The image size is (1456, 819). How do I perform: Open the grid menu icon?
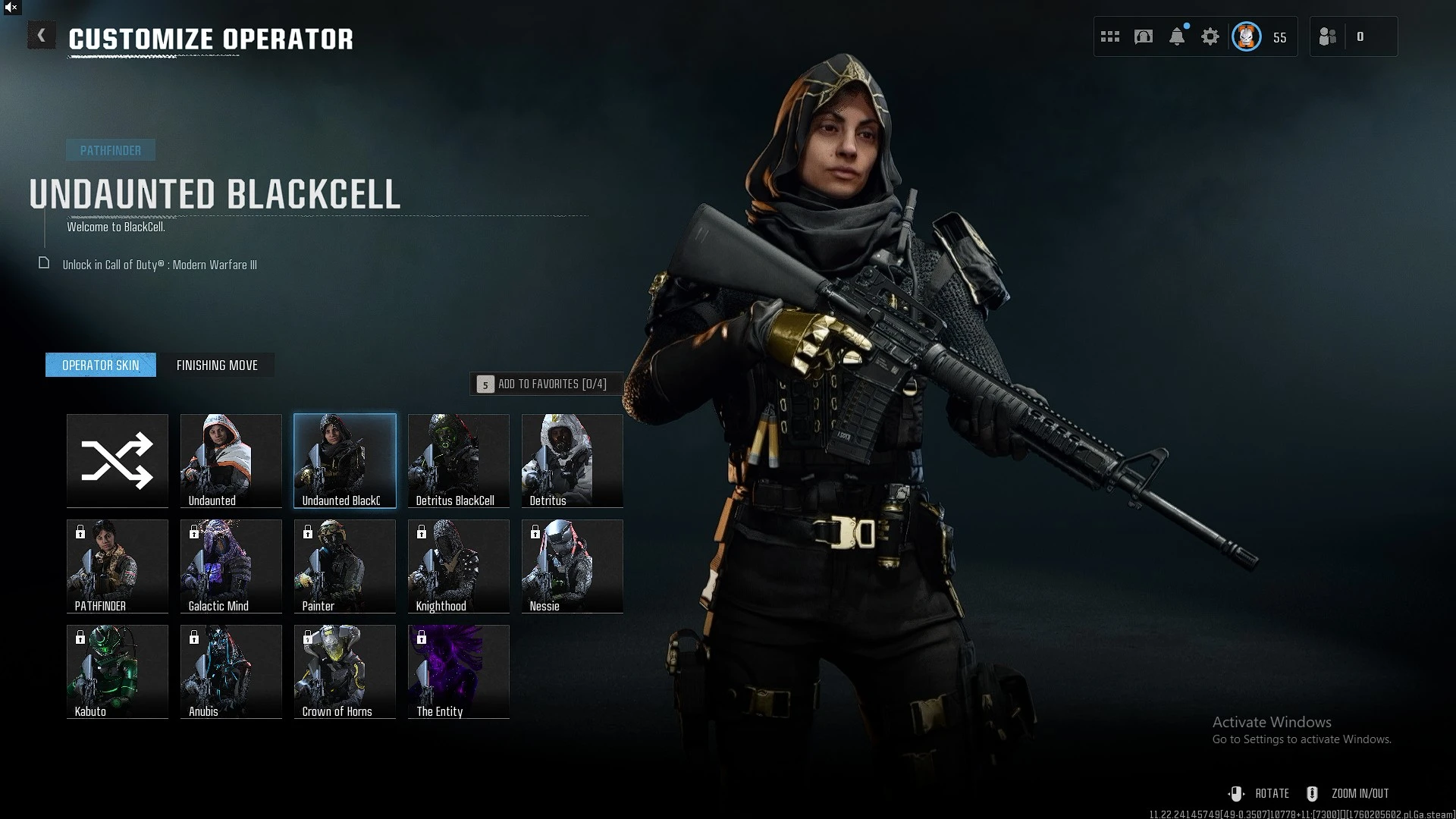(x=1110, y=36)
